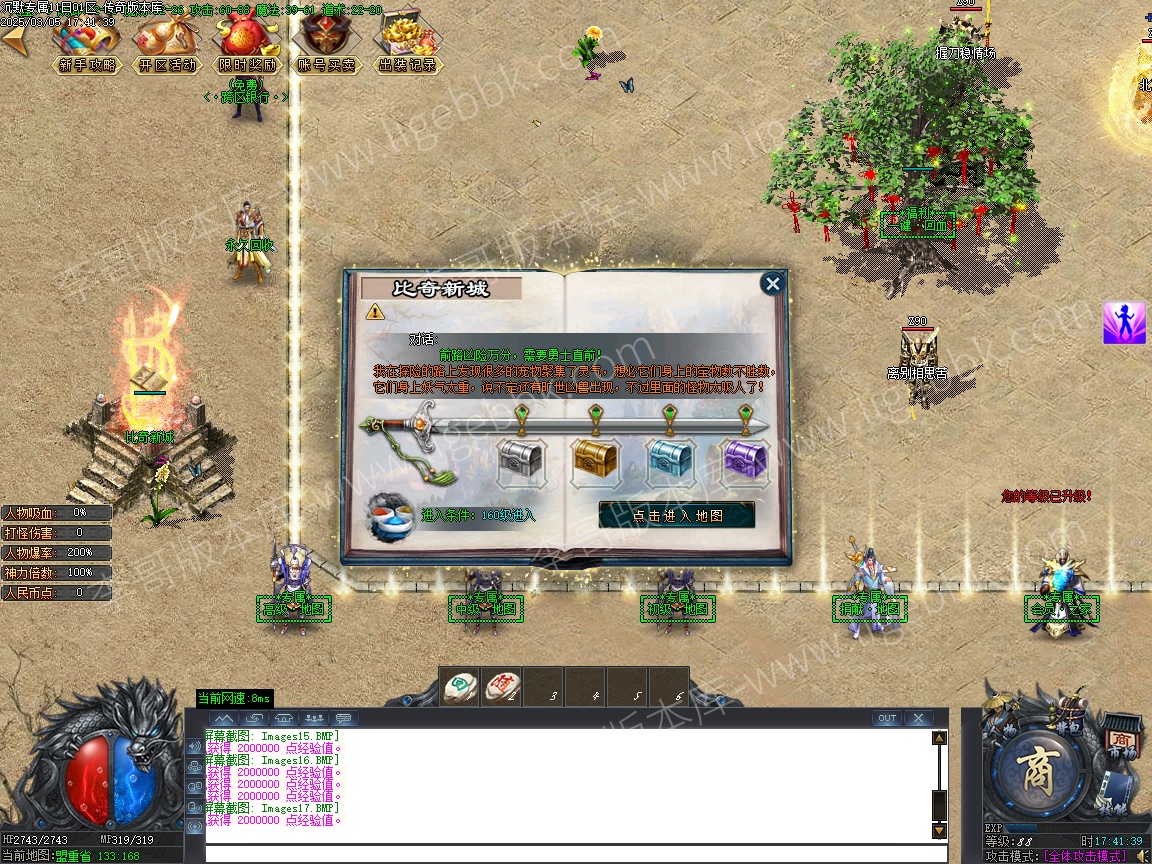The image size is (1152, 864).
Task: Use the green stone in hotbar slot 1
Action: pos(460,686)
